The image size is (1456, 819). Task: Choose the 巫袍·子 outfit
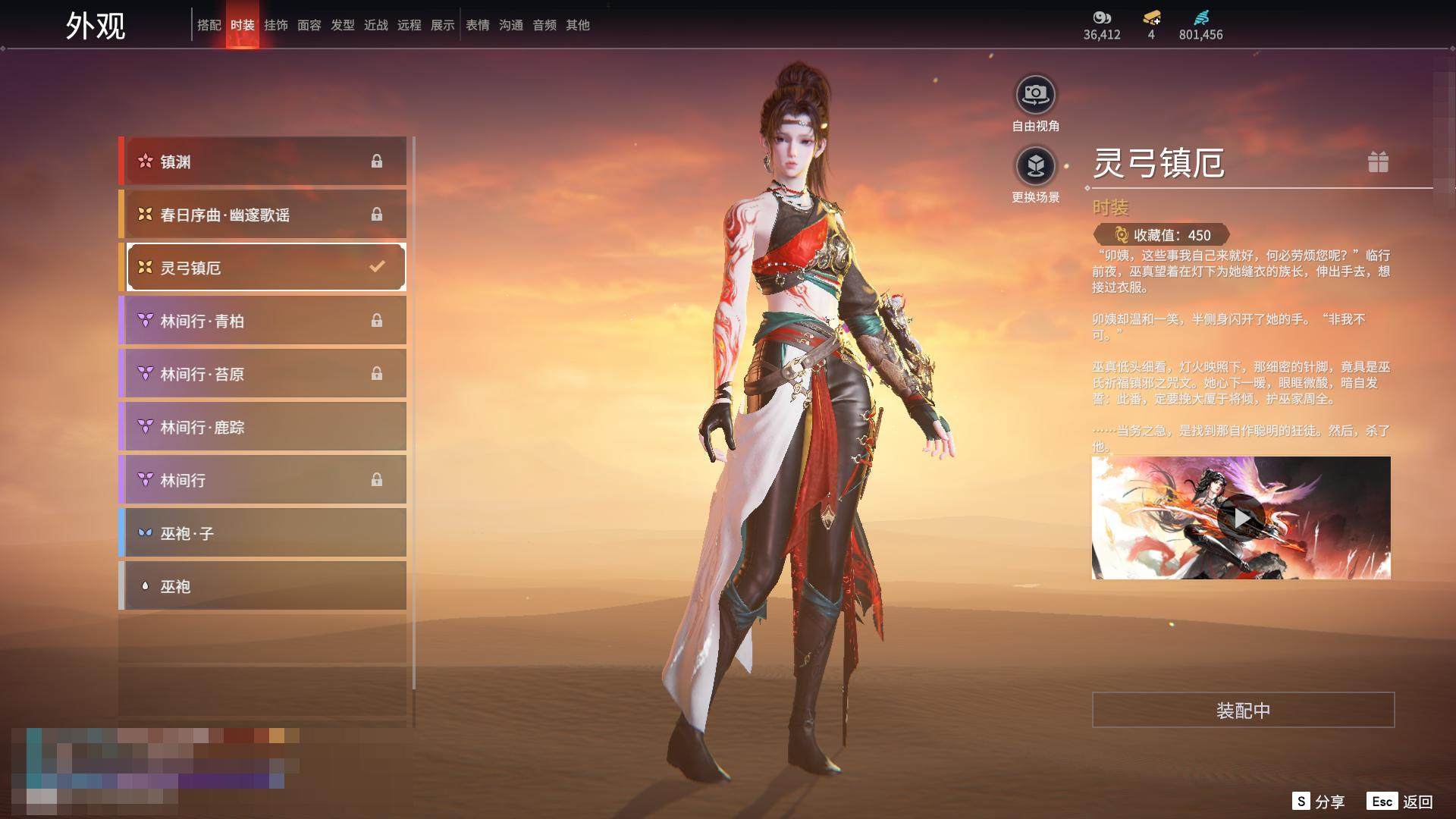click(263, 533)
